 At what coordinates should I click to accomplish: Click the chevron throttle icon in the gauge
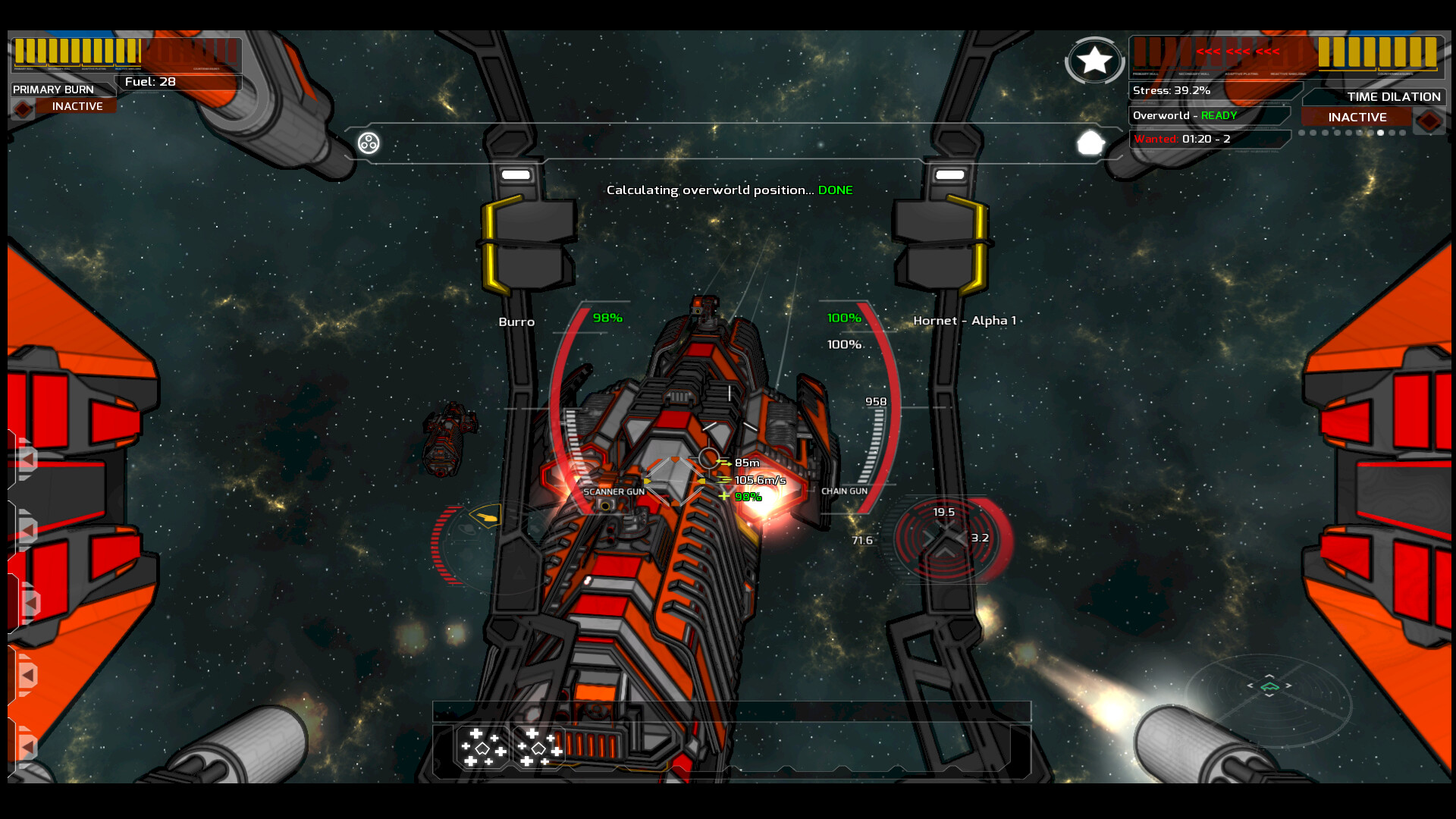[945, 552]
